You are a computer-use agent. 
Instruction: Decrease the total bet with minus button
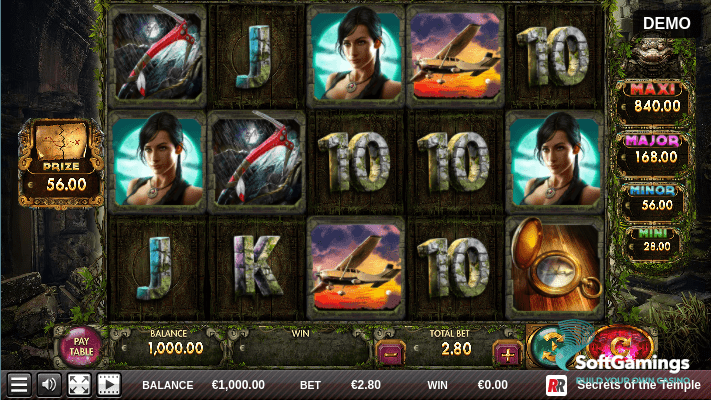388,353
